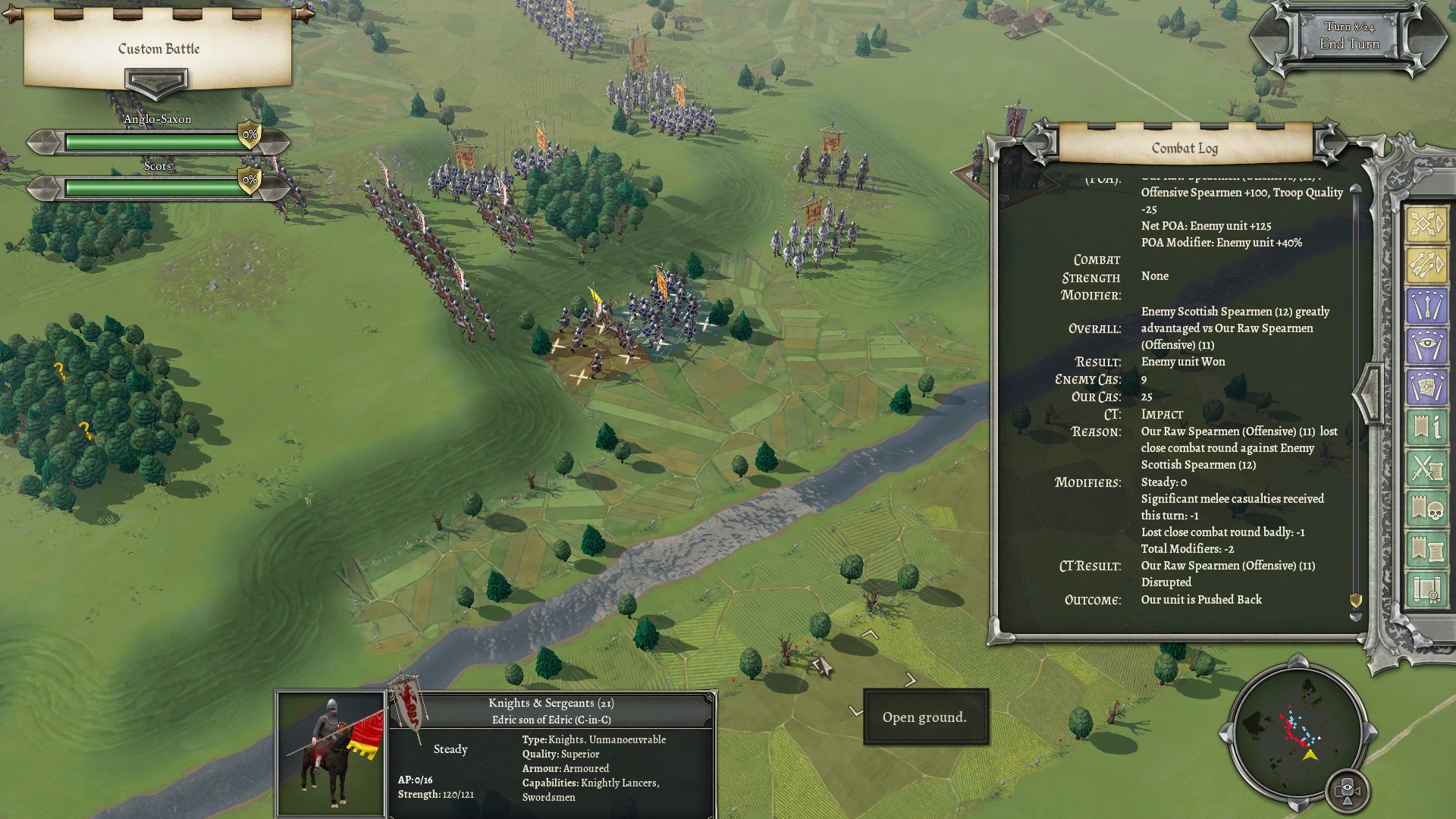Click the four-arrows group move icon
This screenshot has width=1456, height=819.
[x=1426, y=224]
